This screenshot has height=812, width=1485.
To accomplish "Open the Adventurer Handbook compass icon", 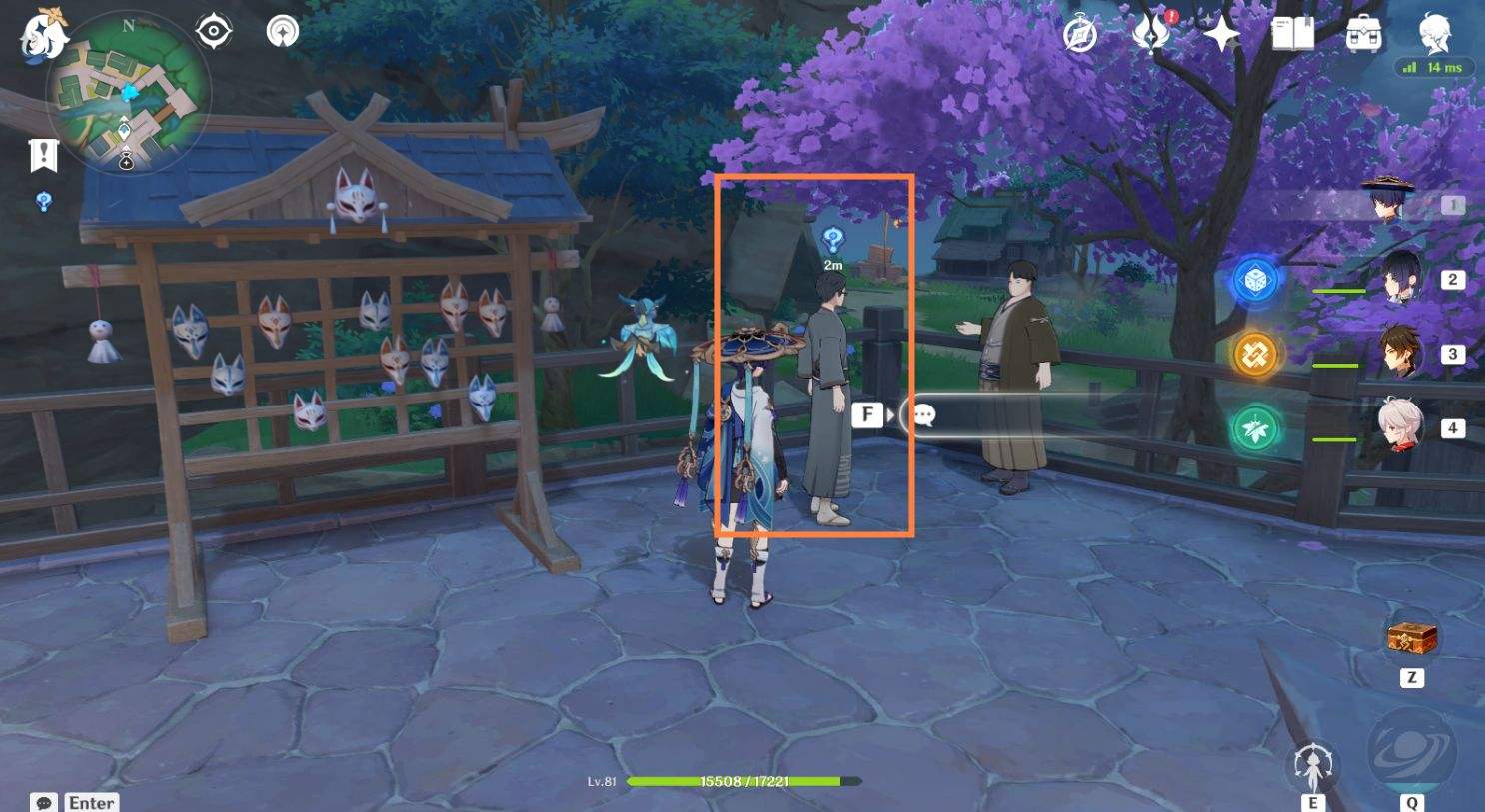I will tap(1079, 35).
